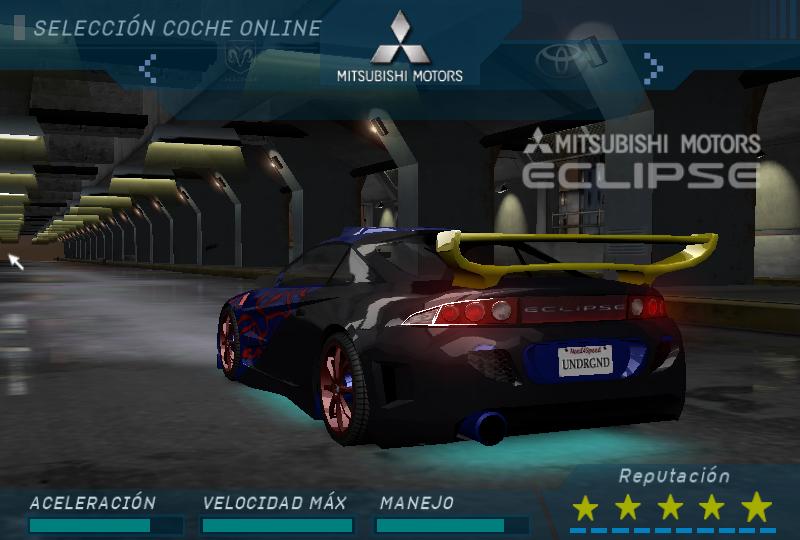Click the left arrow to previous car brand
The width and height of the screenshot is (800, 540).
(148, 67)
